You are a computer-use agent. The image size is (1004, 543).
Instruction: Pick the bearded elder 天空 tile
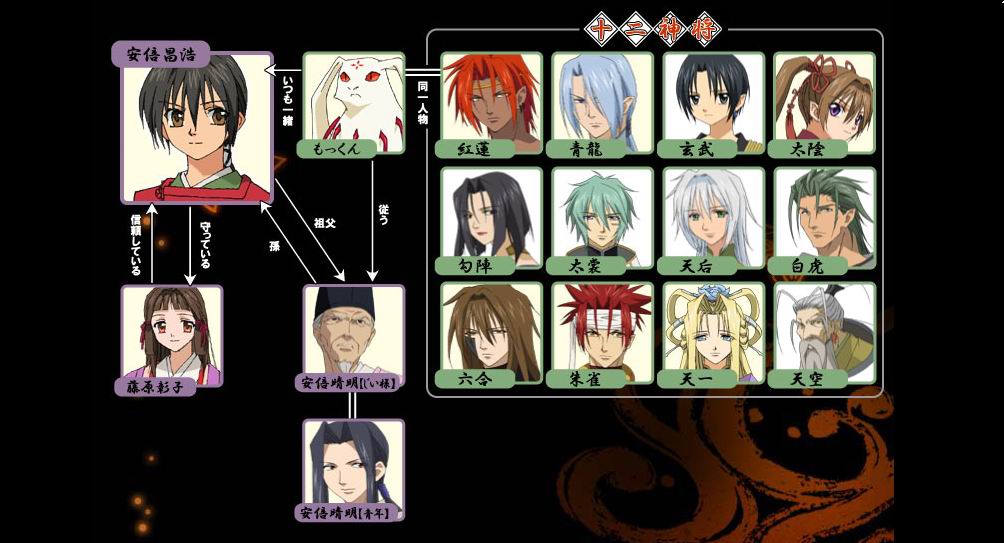pyautogui.click(x=824, y=328)
